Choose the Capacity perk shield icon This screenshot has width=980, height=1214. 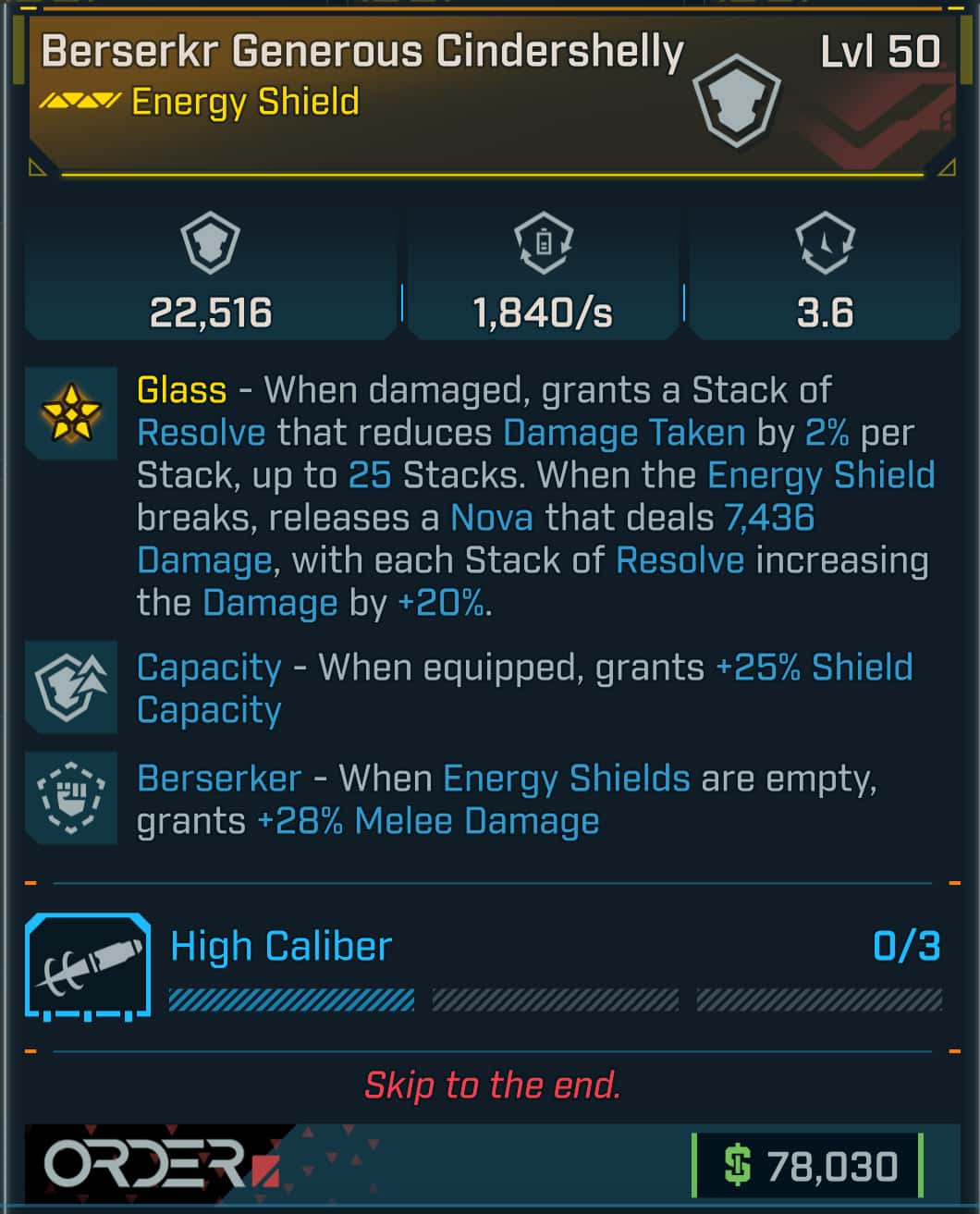(x=71, y=687)
